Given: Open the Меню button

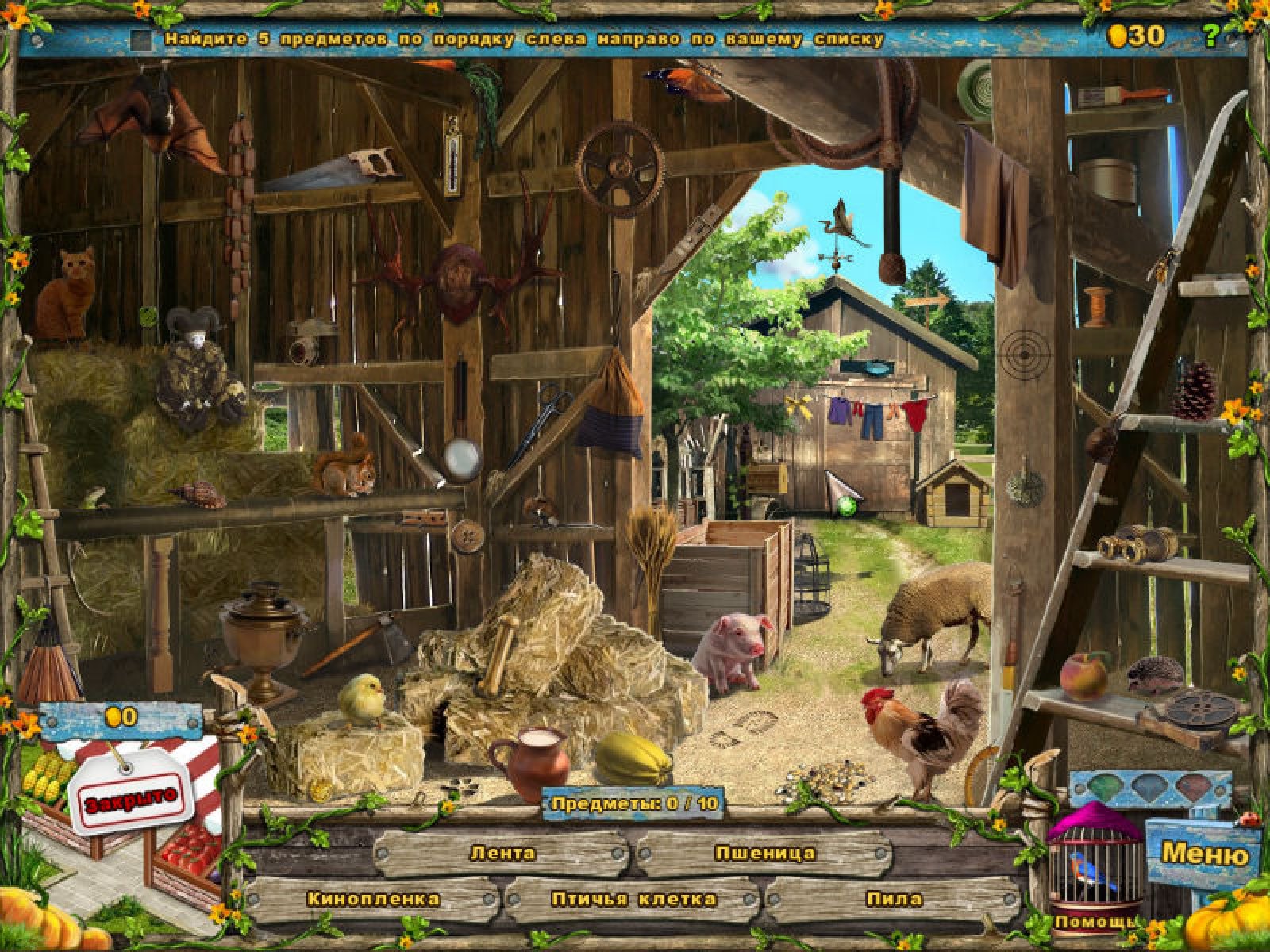Looking at the screenshot, I should coord(1203,854).
